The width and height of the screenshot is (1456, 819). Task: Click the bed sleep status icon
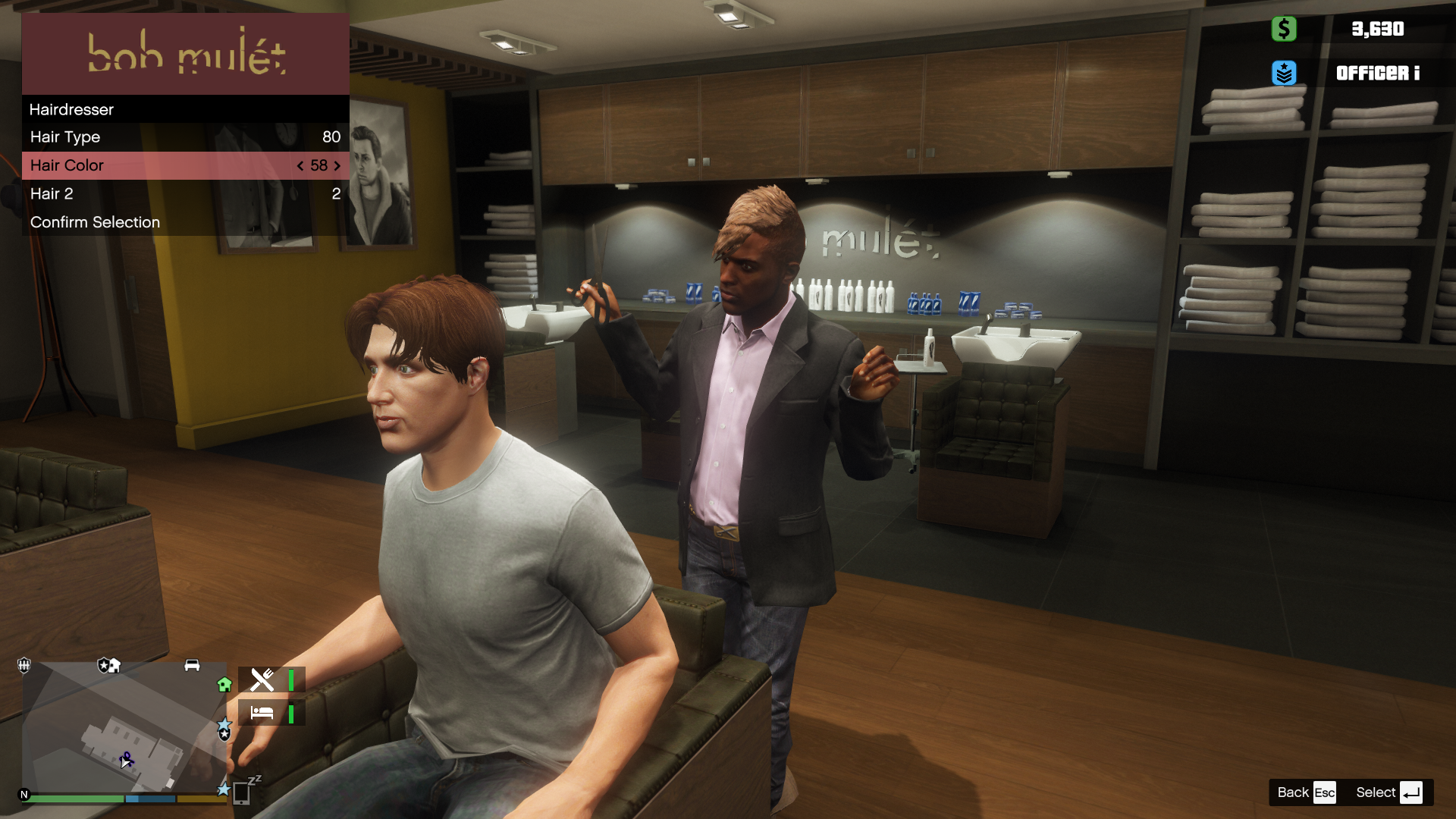262,713
